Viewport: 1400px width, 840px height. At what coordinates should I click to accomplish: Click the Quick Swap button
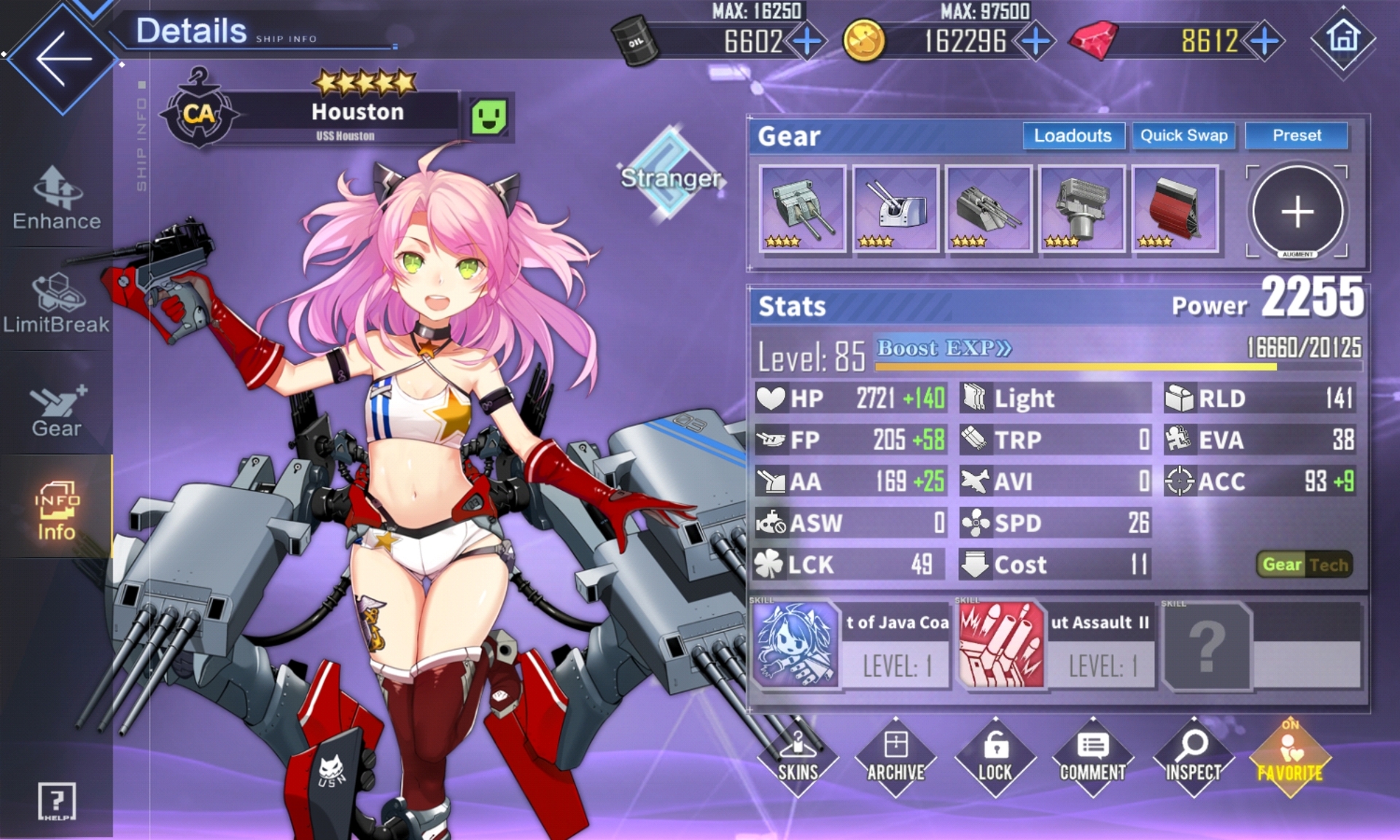click(x=1183, y=136)
